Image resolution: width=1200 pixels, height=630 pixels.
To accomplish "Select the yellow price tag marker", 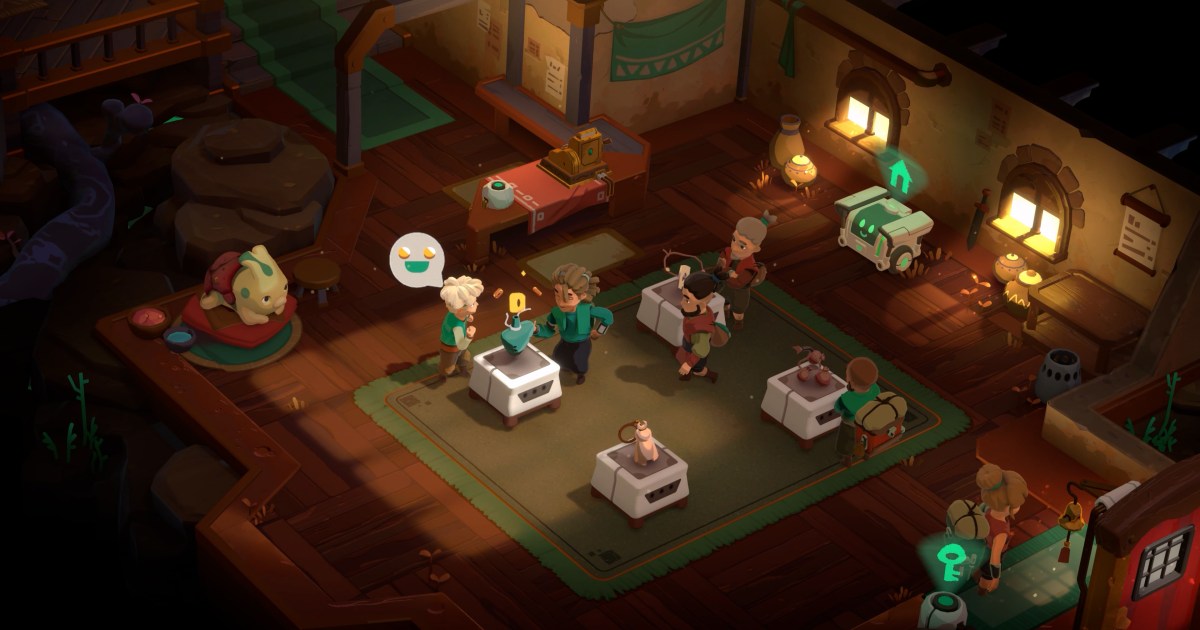I will tap(516, 303).
